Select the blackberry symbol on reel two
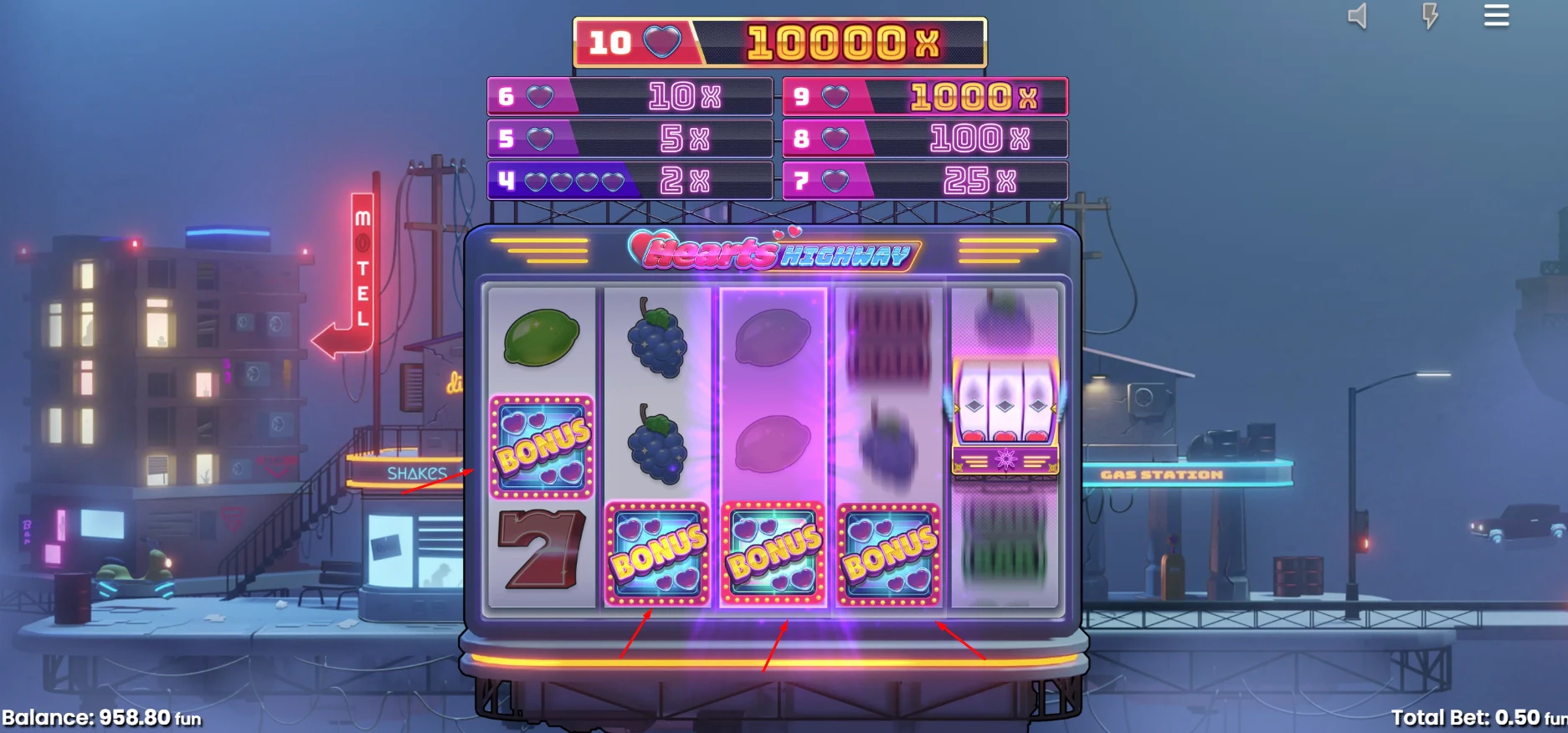This screenshot has height=733, width=1568. pyautogui.click(x=657, y=343)
